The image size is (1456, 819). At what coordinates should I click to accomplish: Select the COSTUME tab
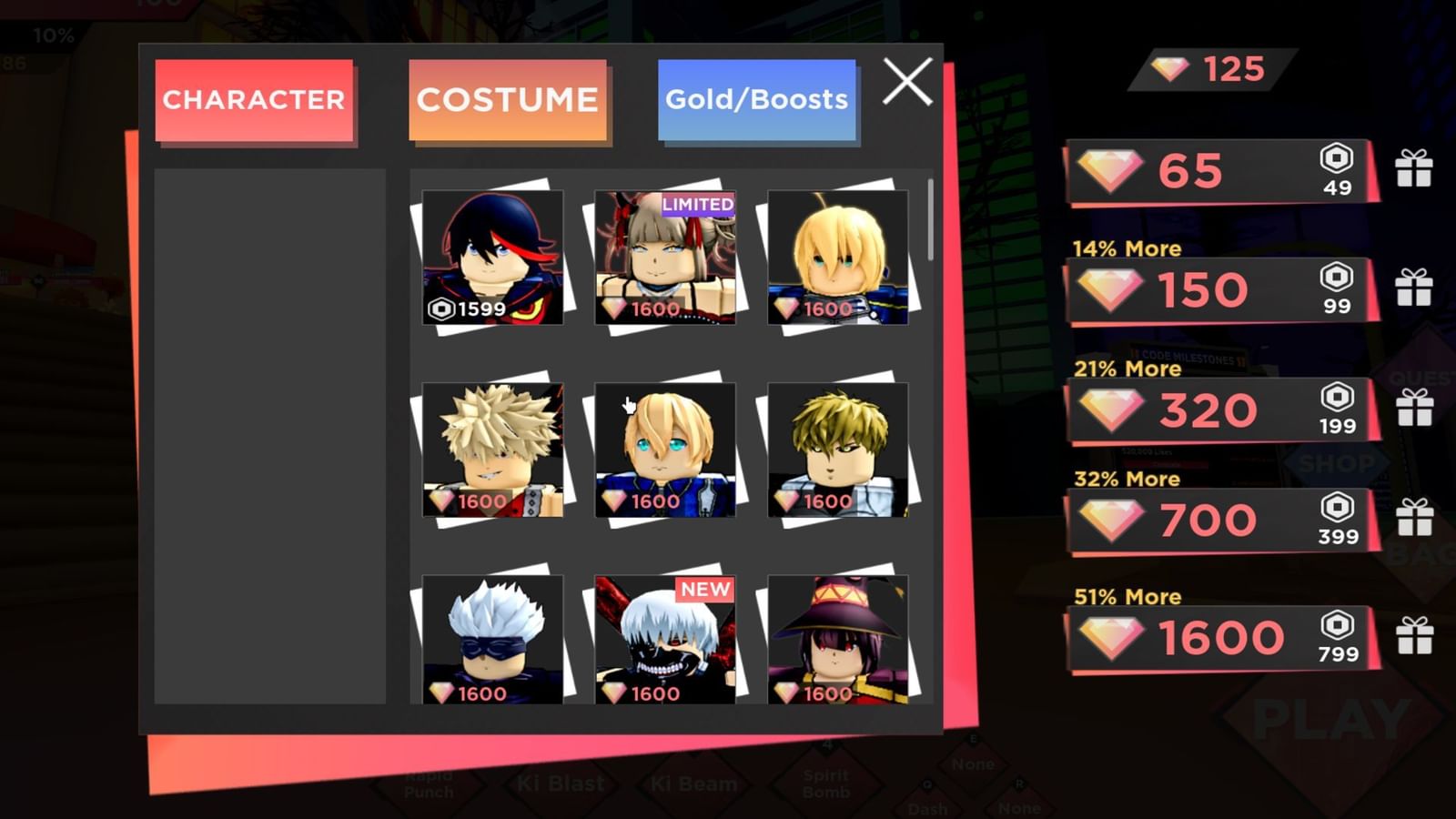[508, 100]
